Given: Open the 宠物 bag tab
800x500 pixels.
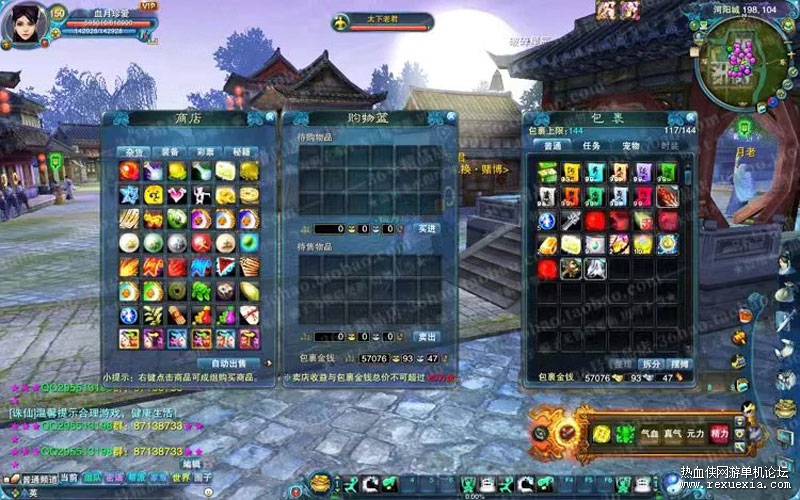Looking at the screenshot, I should click(630, 146).
